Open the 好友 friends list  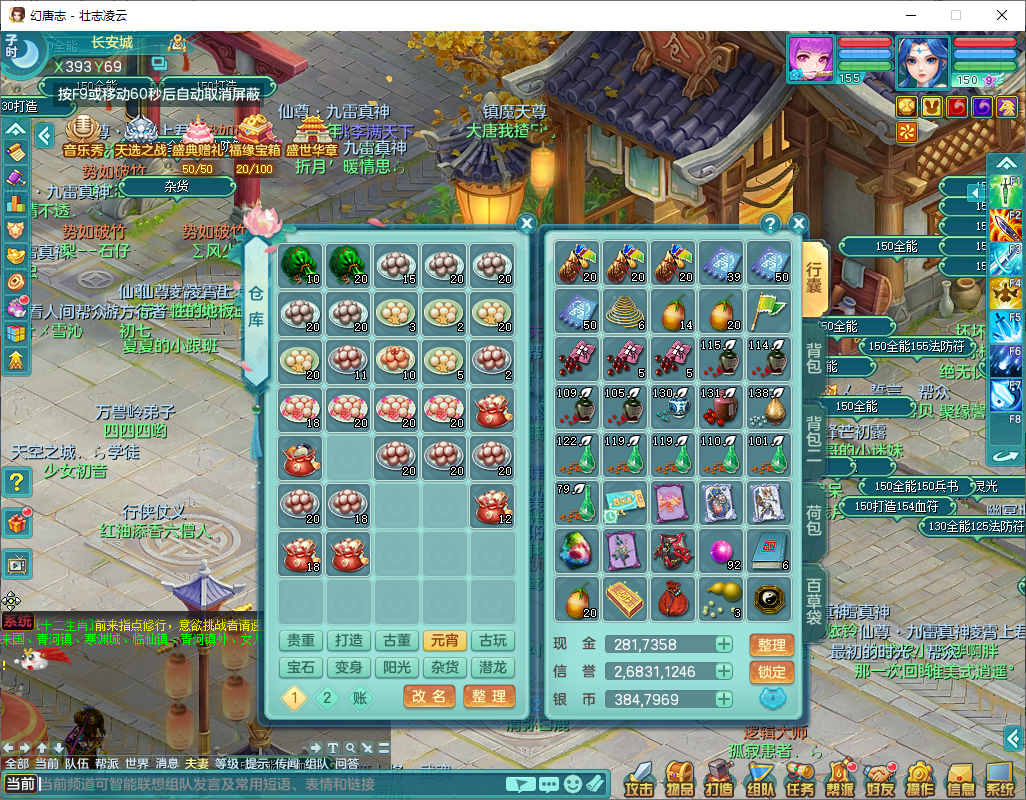tap(880, 779)
